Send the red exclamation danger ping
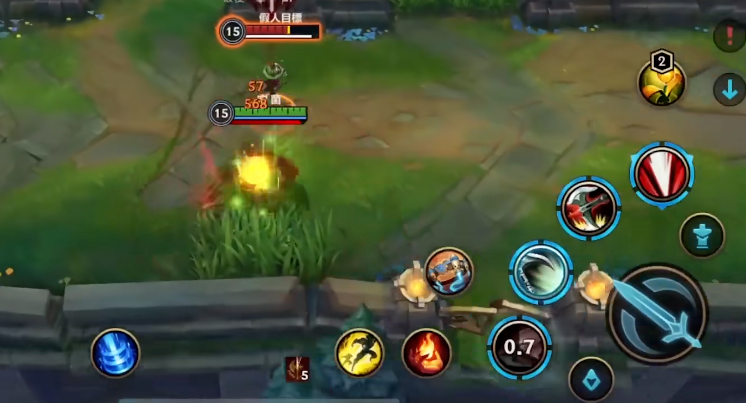Screen dimensions: 746x403 point(729,37)
